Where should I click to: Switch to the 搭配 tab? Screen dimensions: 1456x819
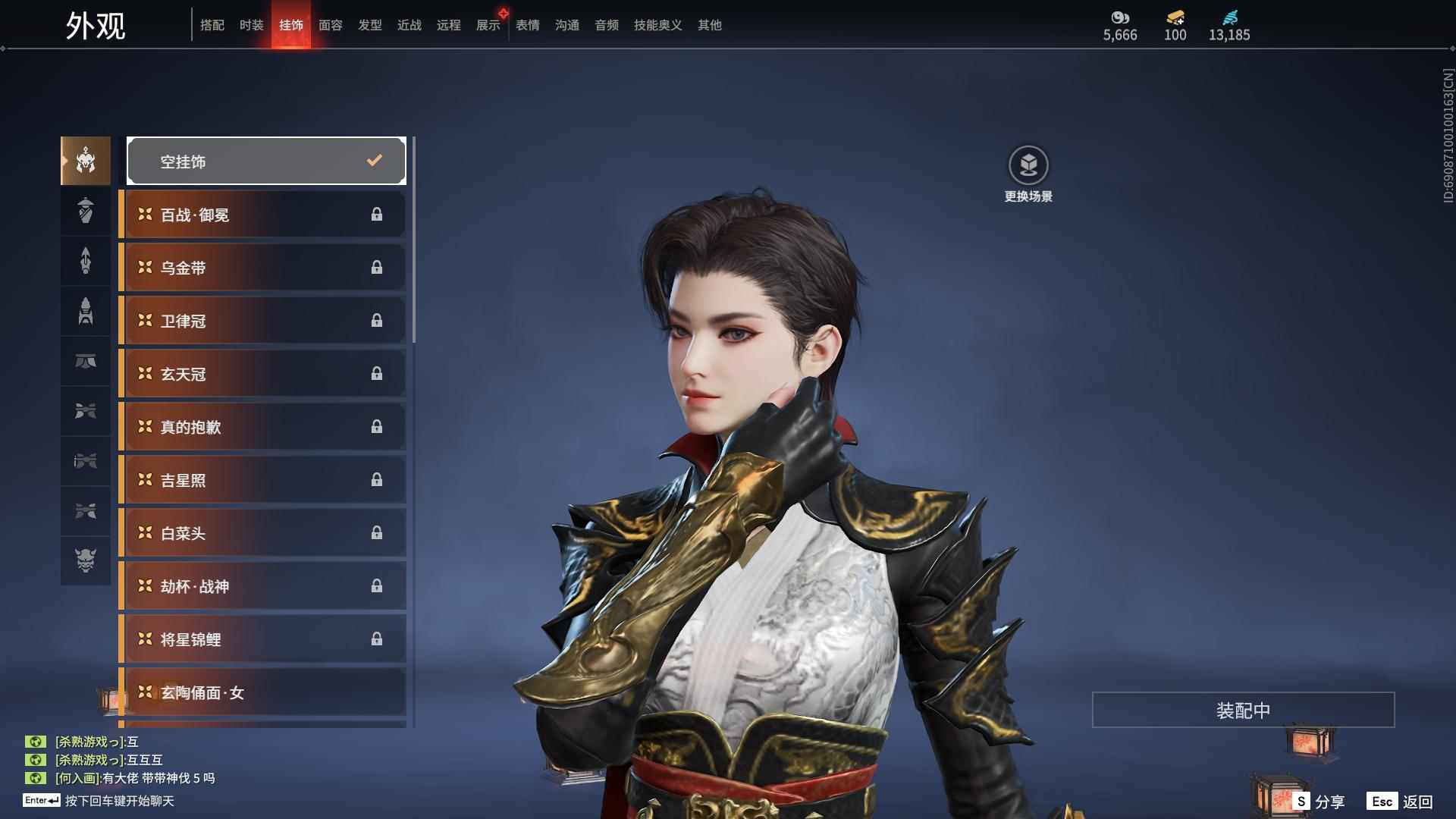(x=212, y=25)
